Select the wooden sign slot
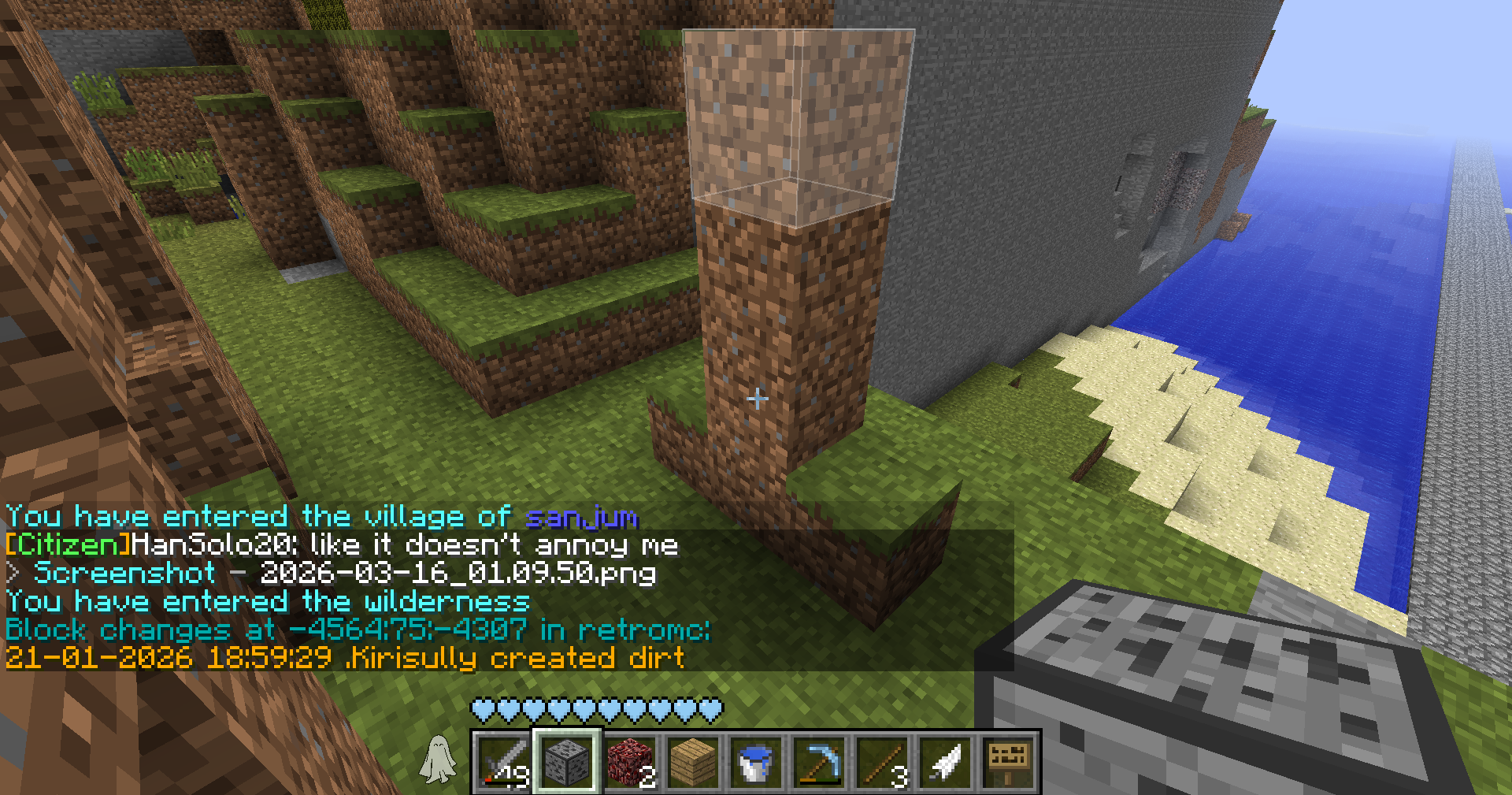 tap(1008, 762)
